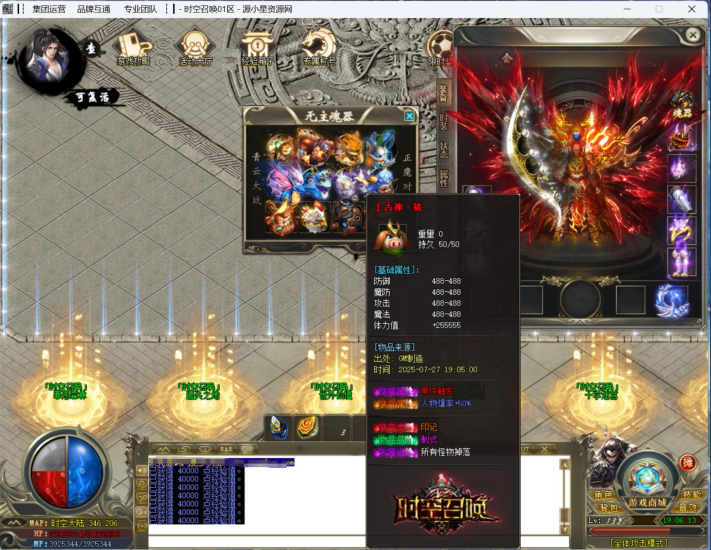Open the dragon-emblem icon in top bar

(x=319, y=46)
